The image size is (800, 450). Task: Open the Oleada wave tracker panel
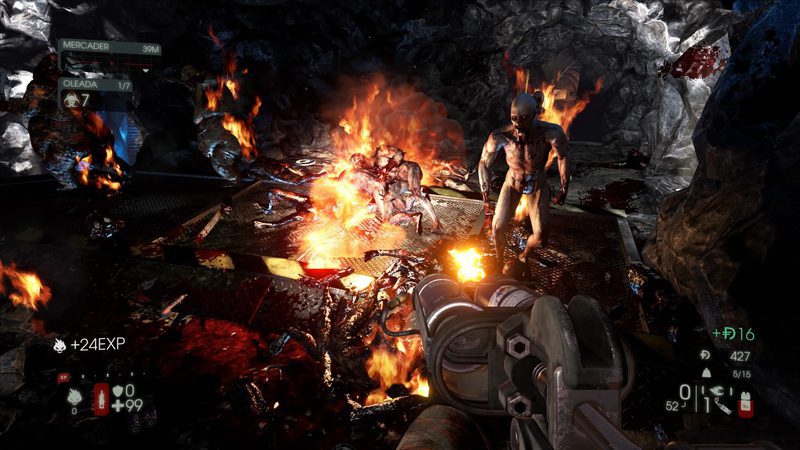tap(98, 92)
